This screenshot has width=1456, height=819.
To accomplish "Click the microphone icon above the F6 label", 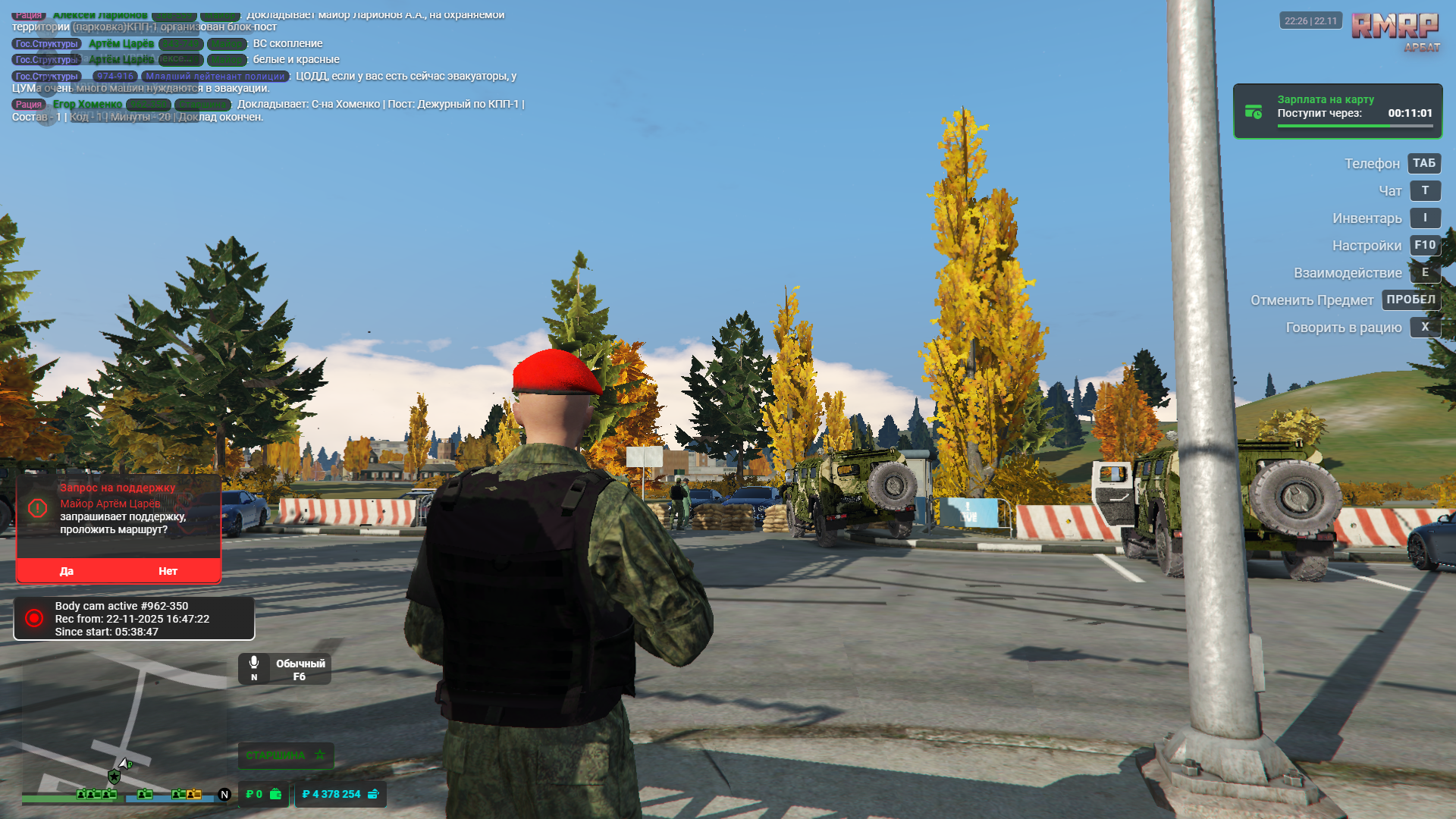I will click(x=254, y=661).
